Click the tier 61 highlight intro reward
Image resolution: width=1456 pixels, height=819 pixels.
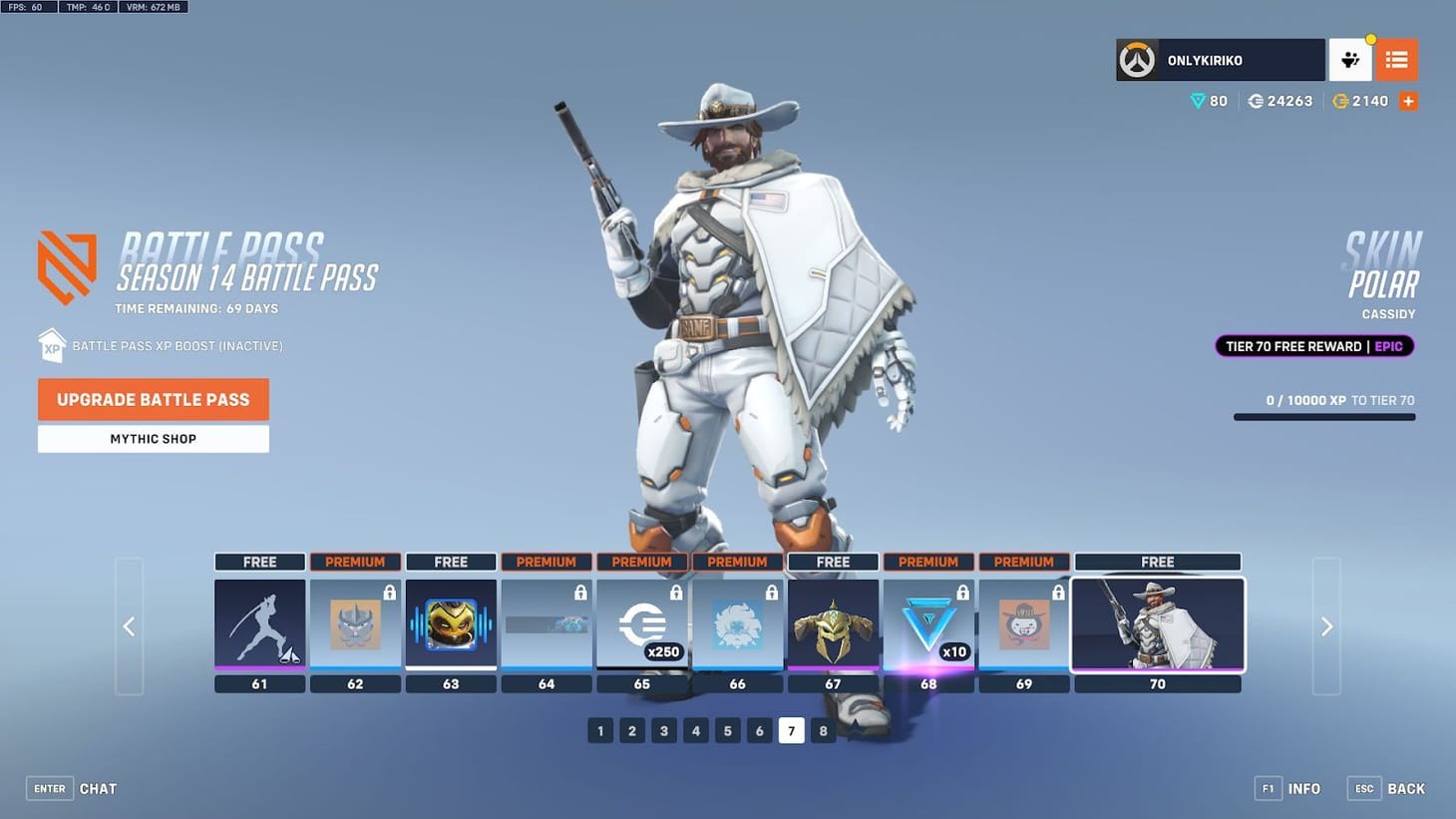point(259,625)
